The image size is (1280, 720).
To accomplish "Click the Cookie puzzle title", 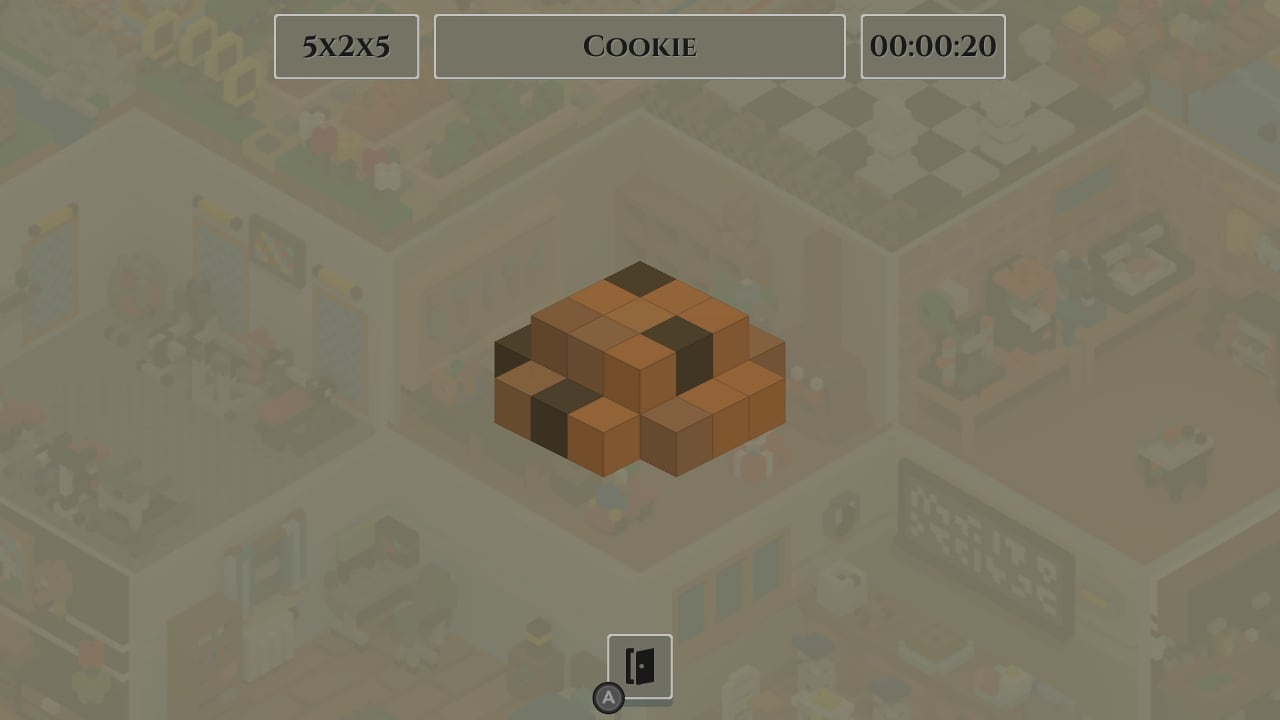I will (x=639, y=46).
